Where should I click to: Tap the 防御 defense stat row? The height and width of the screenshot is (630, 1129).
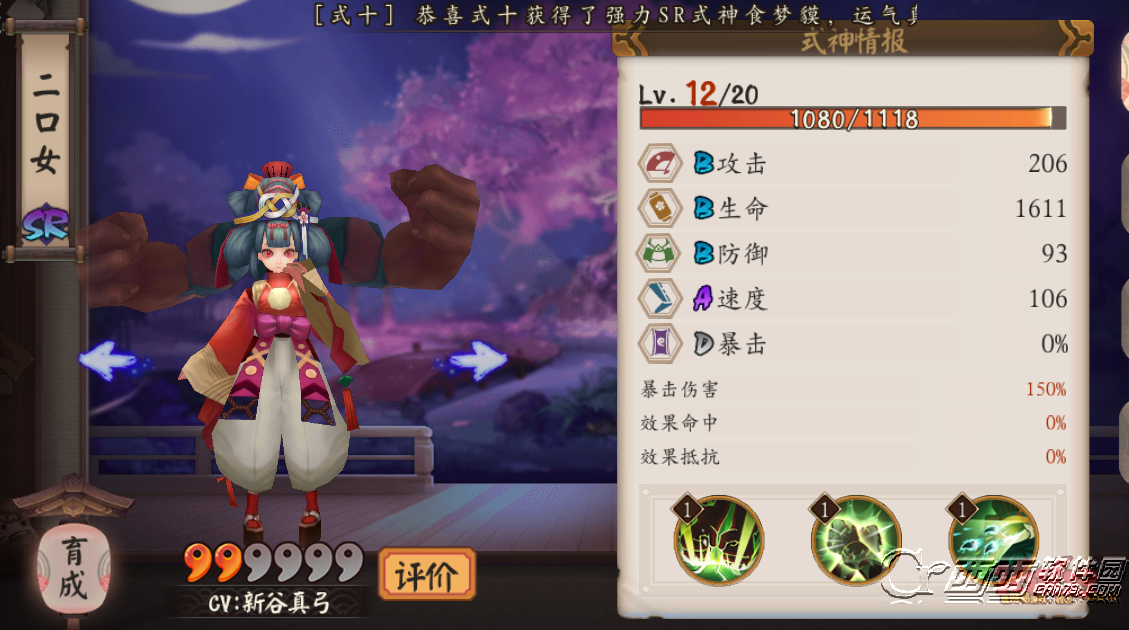click(853, 254)
